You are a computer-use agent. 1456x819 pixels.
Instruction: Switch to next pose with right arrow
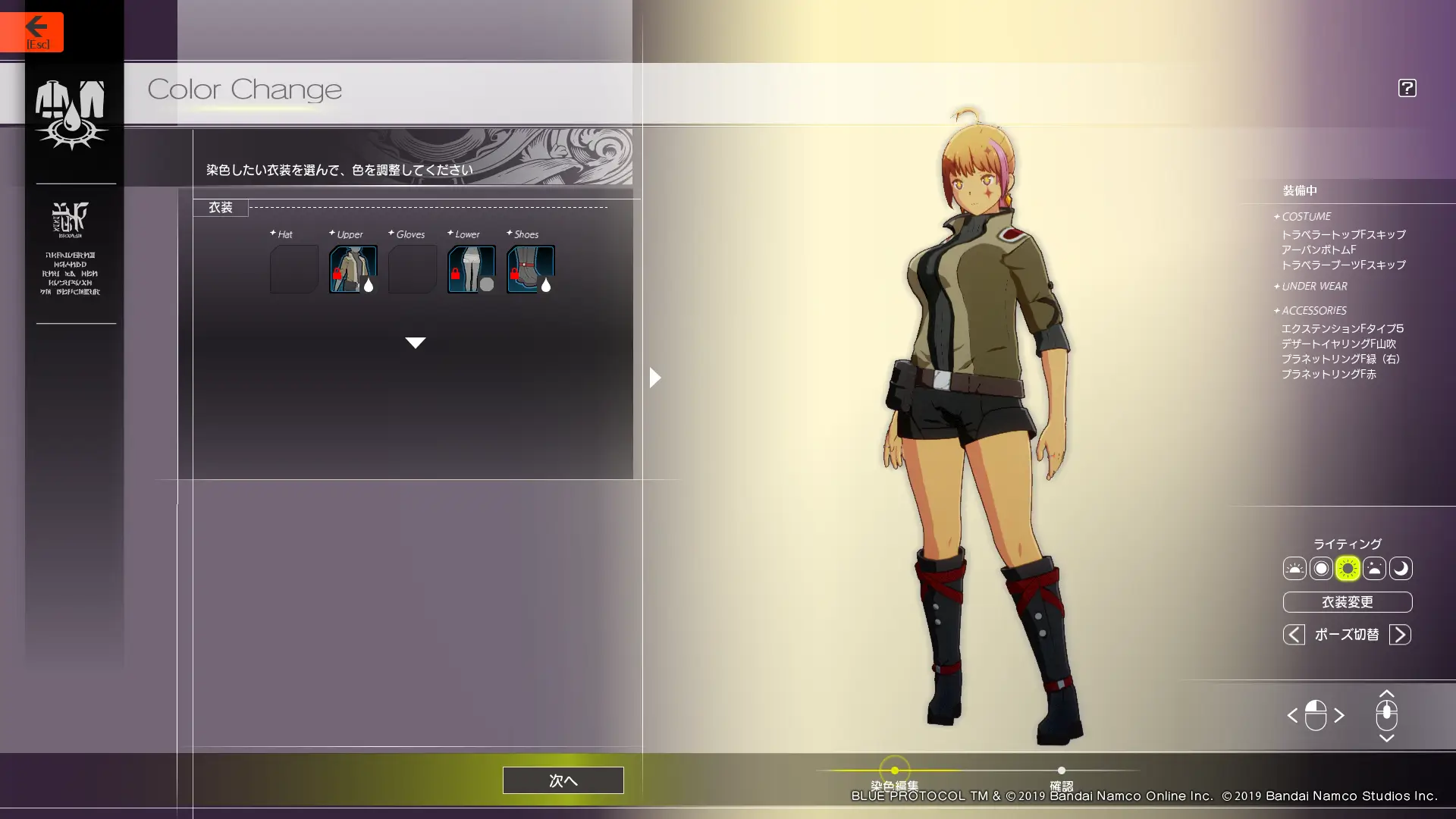coord(1400,635)
